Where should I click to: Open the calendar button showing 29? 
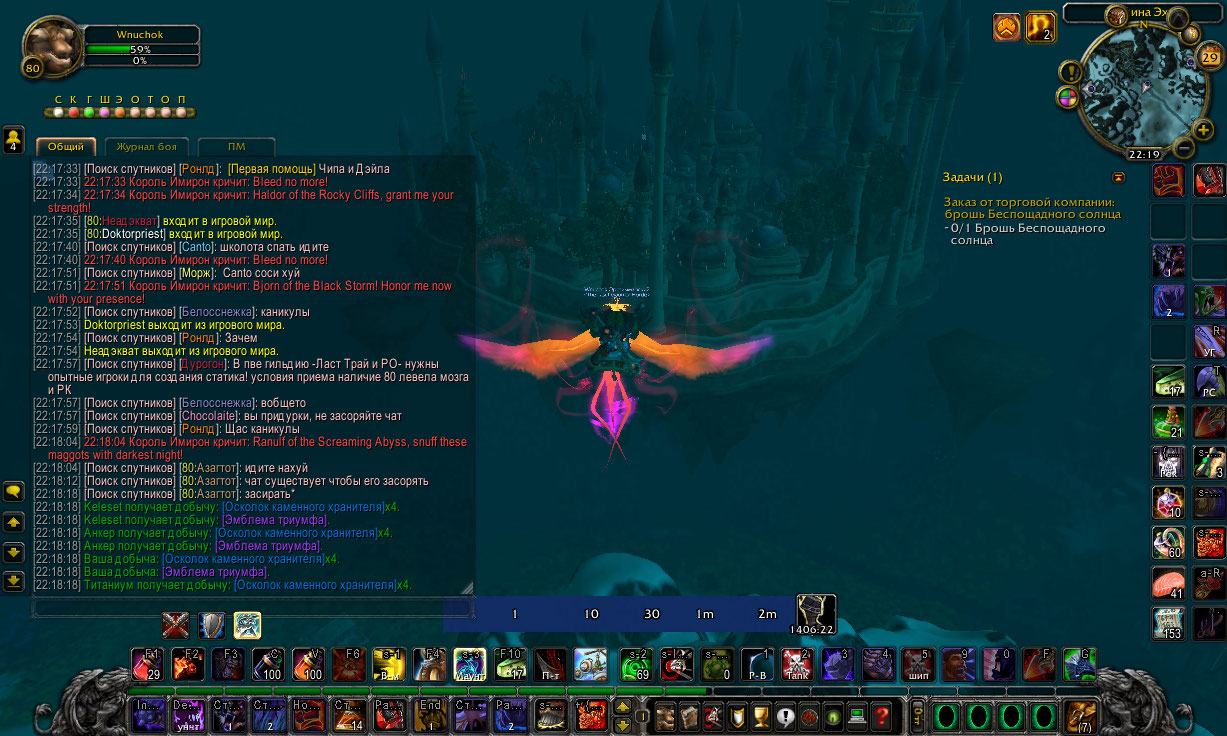pyautogui.click(x=1210, y=57)
